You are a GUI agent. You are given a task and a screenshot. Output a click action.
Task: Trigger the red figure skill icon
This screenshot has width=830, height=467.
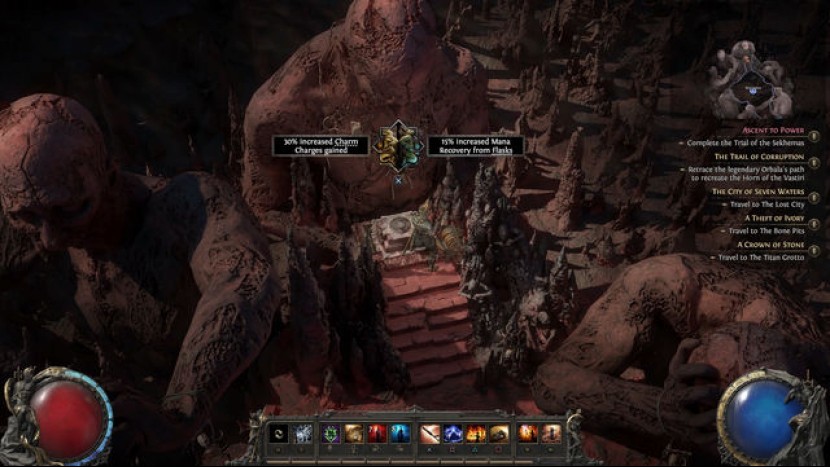[377, 433]
